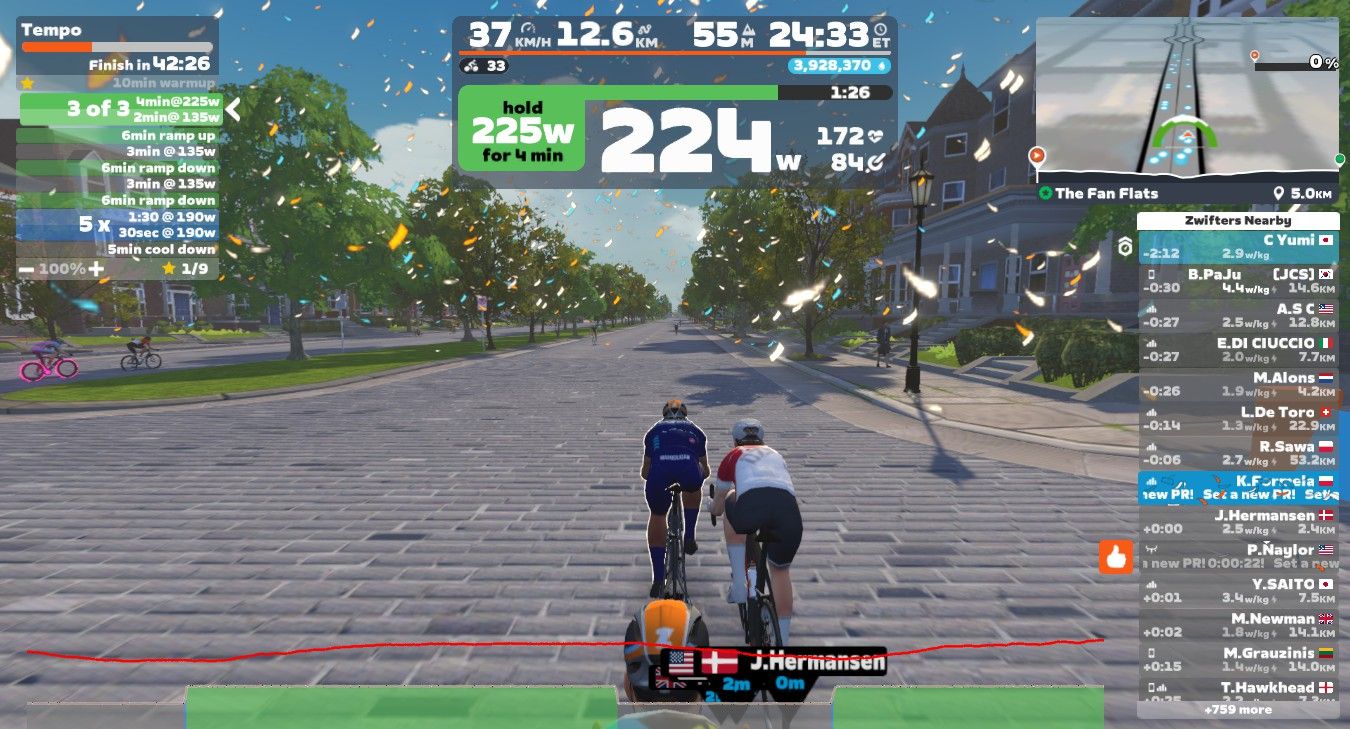Viewport: 1350px width, 729px height.
Task: Click the hexagon icon beside Zwifters Nearby
Action: (1125, 246)
